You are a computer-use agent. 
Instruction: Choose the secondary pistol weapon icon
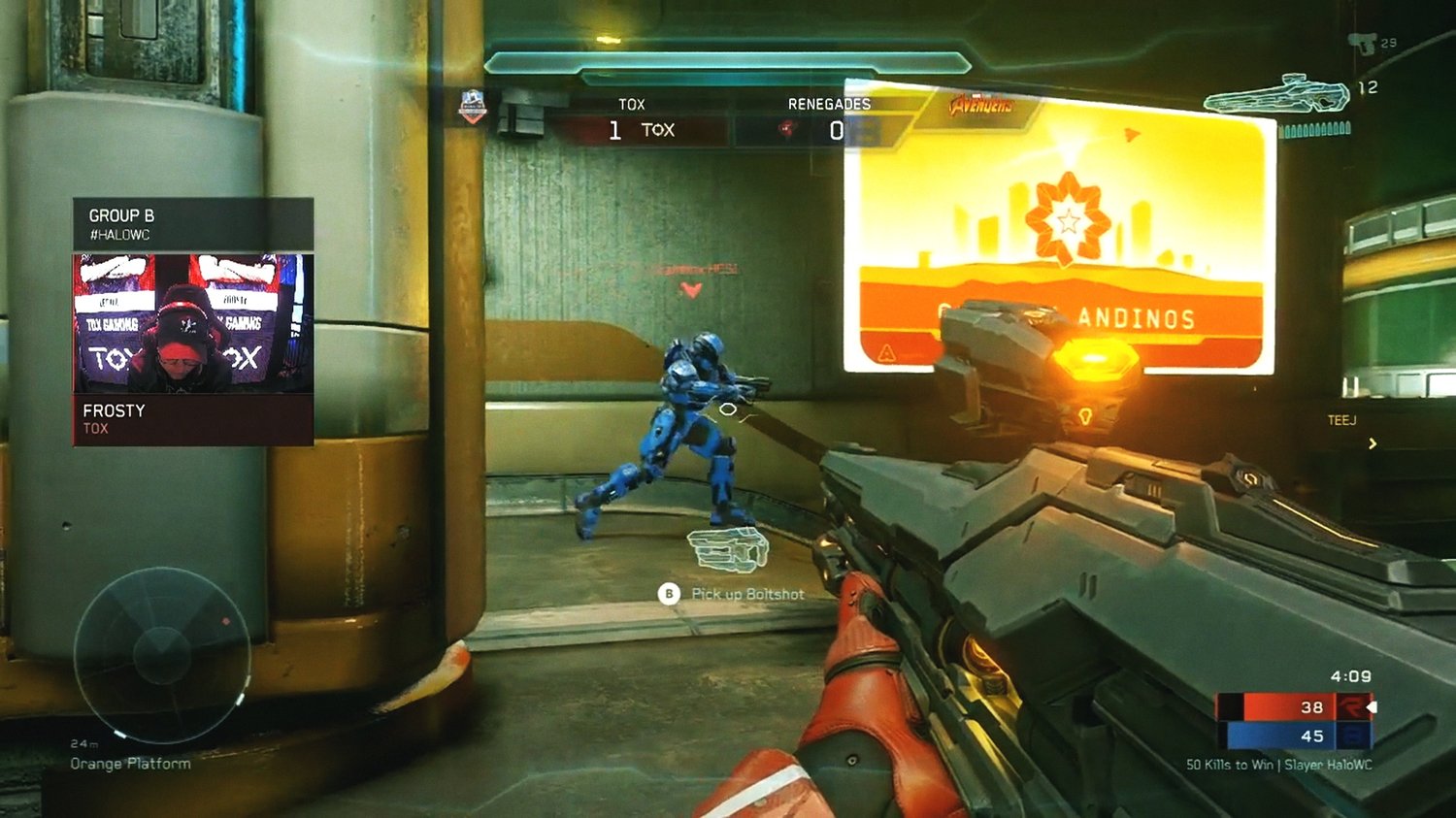(1363, 43)
